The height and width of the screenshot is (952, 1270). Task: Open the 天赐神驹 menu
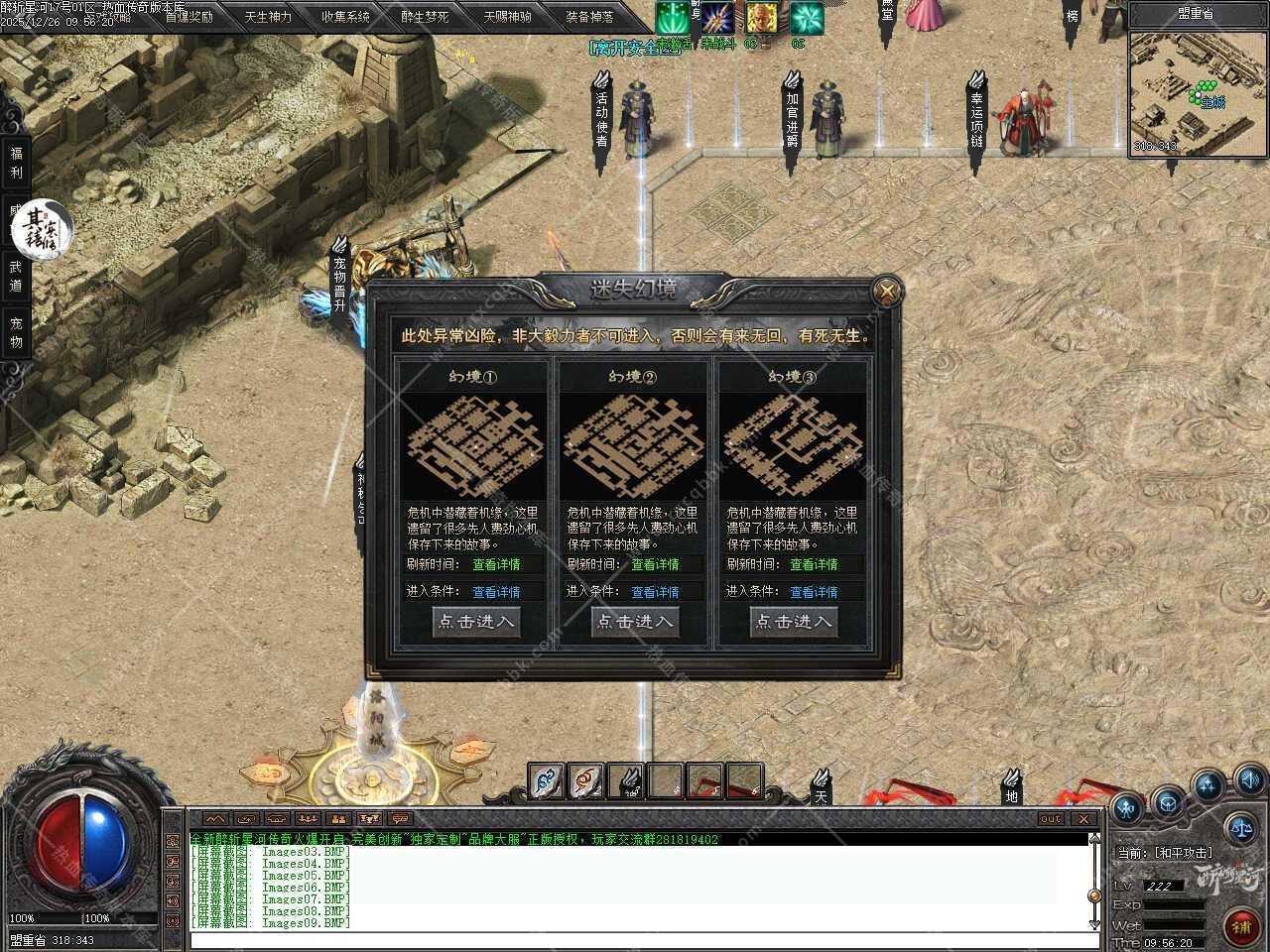point(507,17)
